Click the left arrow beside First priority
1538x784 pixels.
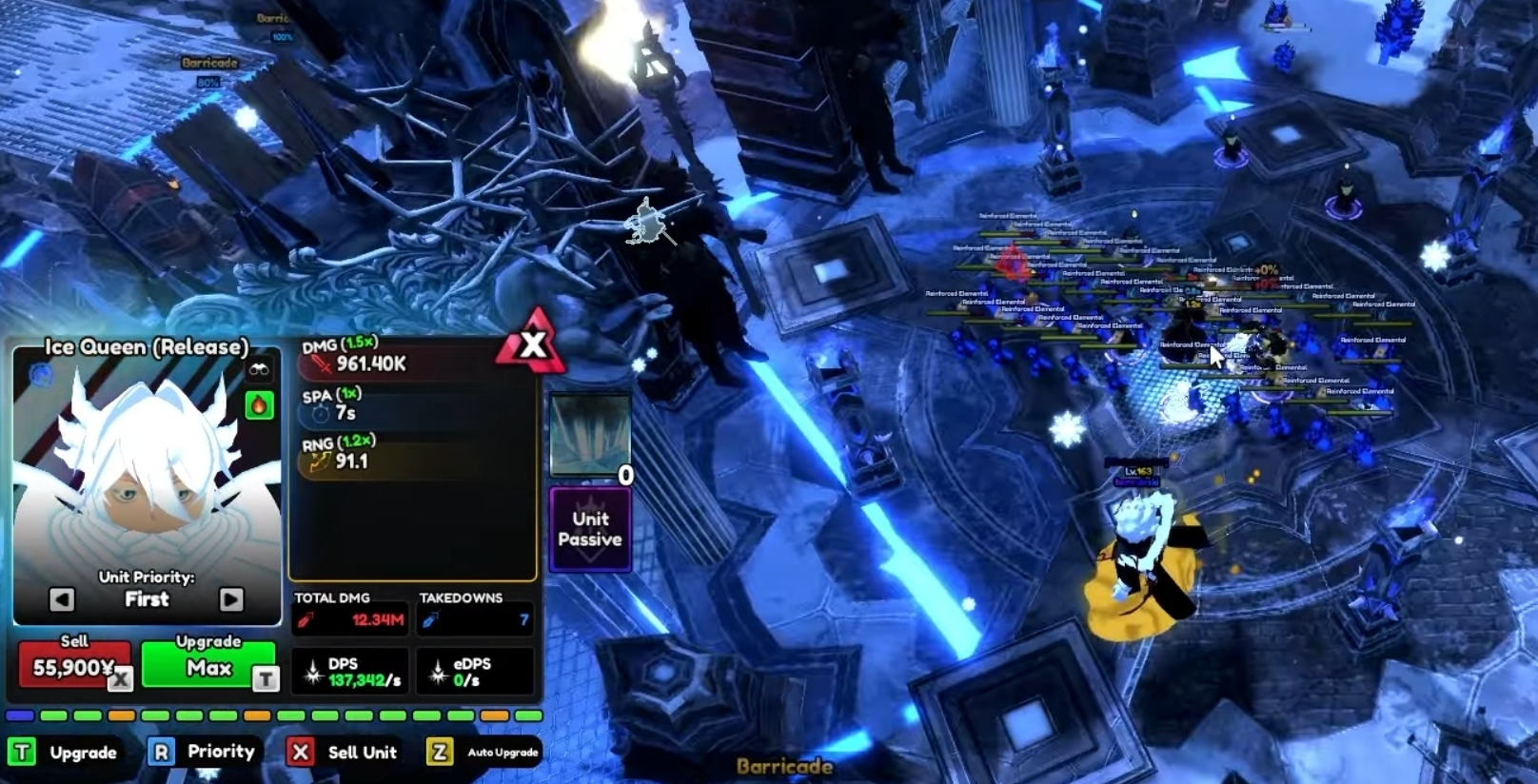point(62,598)
